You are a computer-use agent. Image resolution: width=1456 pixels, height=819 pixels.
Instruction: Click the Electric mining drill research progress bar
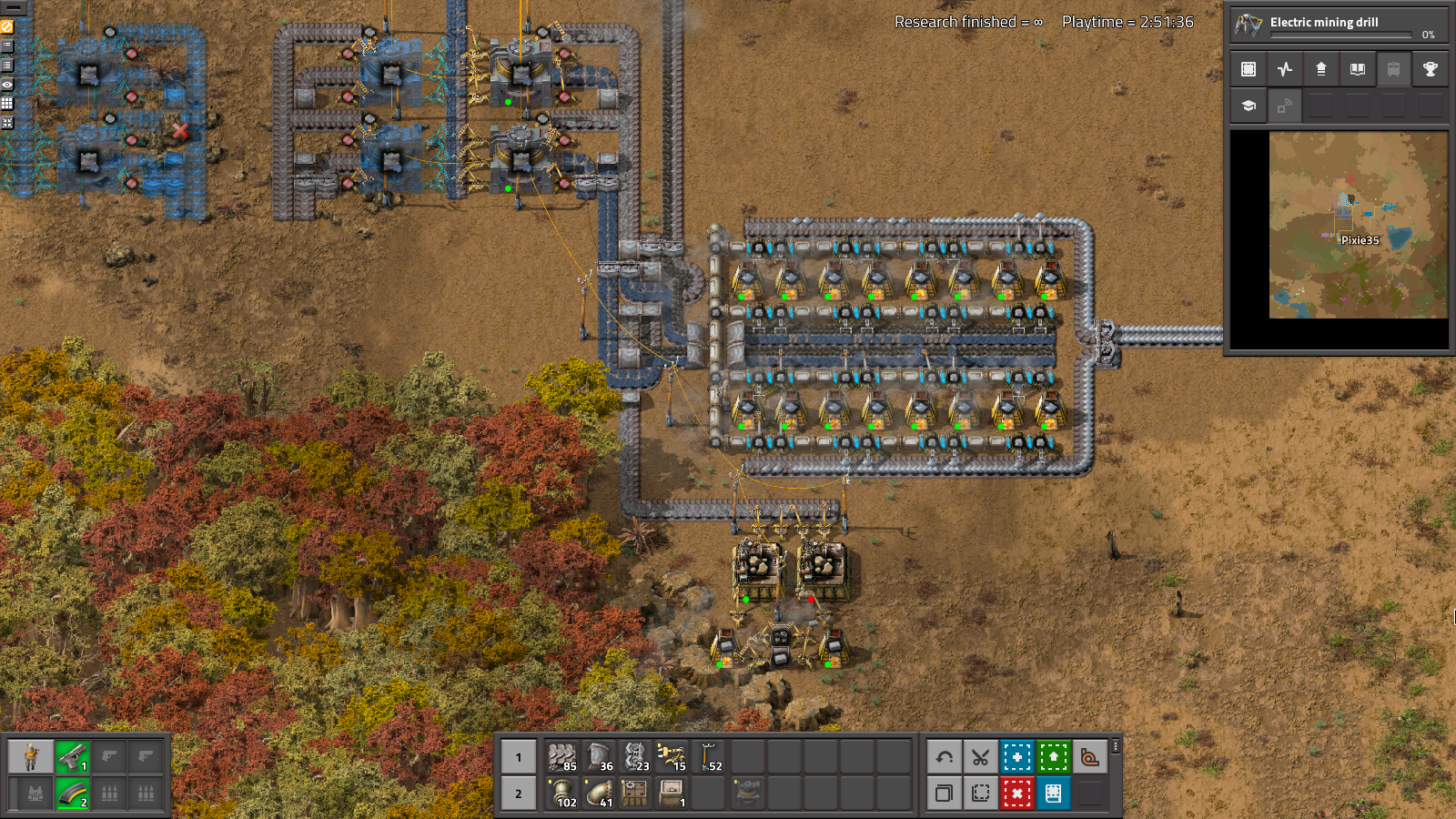point(1340,35)
